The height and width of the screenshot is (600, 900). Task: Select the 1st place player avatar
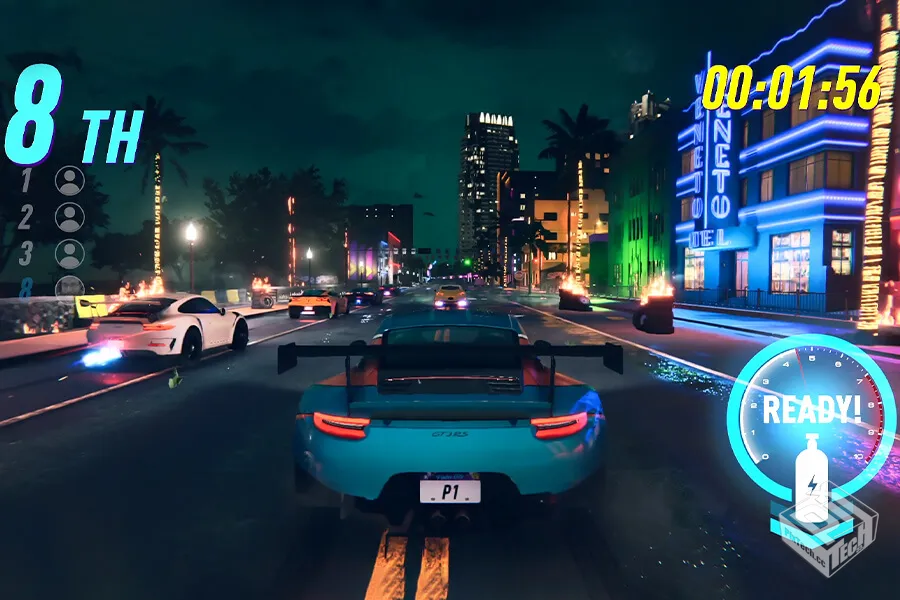[70, 181]
